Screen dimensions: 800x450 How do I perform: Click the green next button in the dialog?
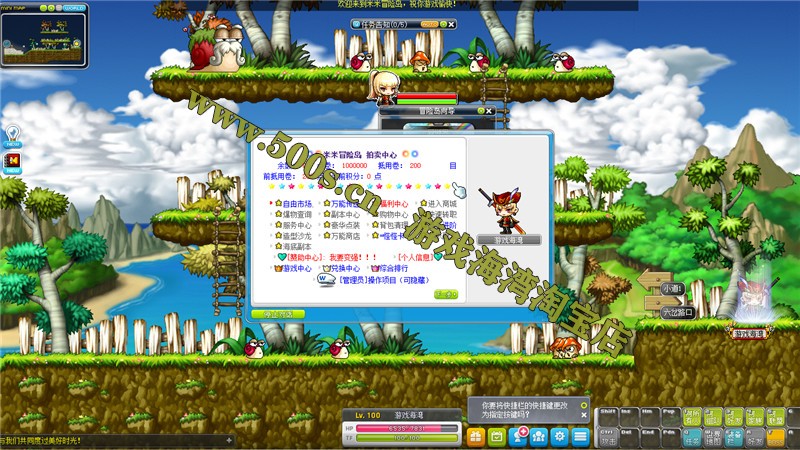pos(446,294)
